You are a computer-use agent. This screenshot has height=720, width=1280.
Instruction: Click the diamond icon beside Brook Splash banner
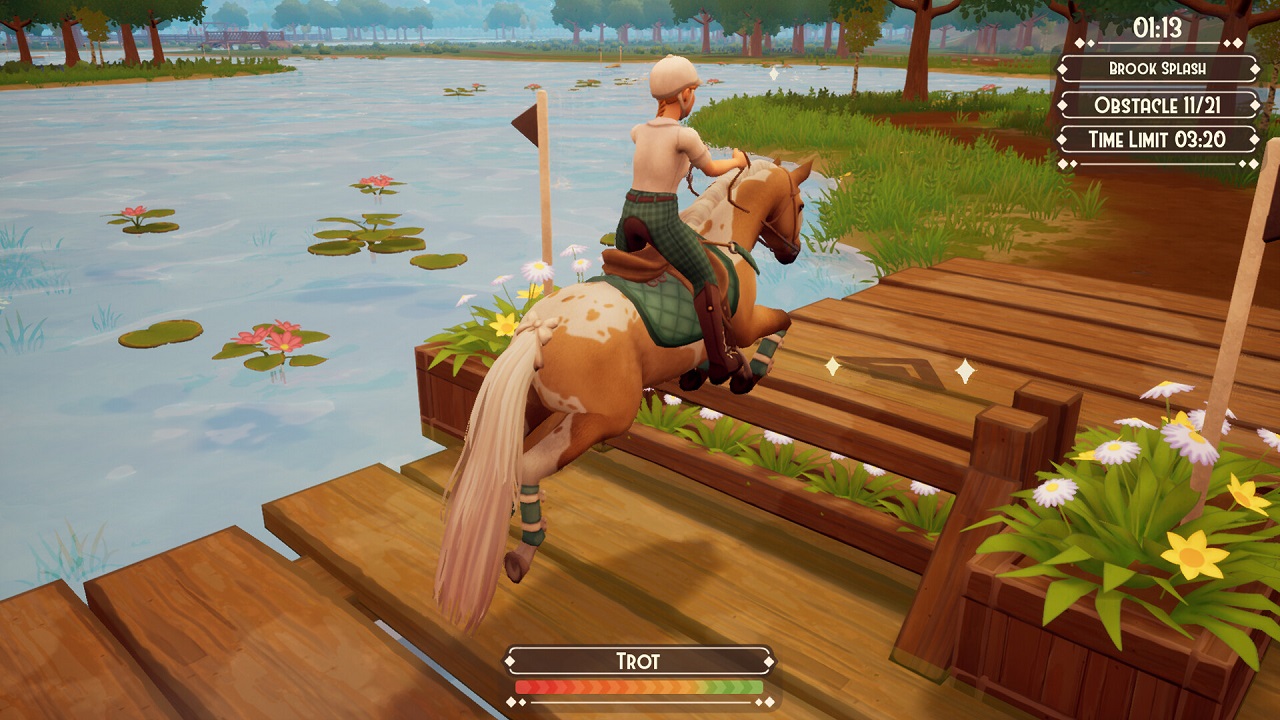click(1062, 69)
